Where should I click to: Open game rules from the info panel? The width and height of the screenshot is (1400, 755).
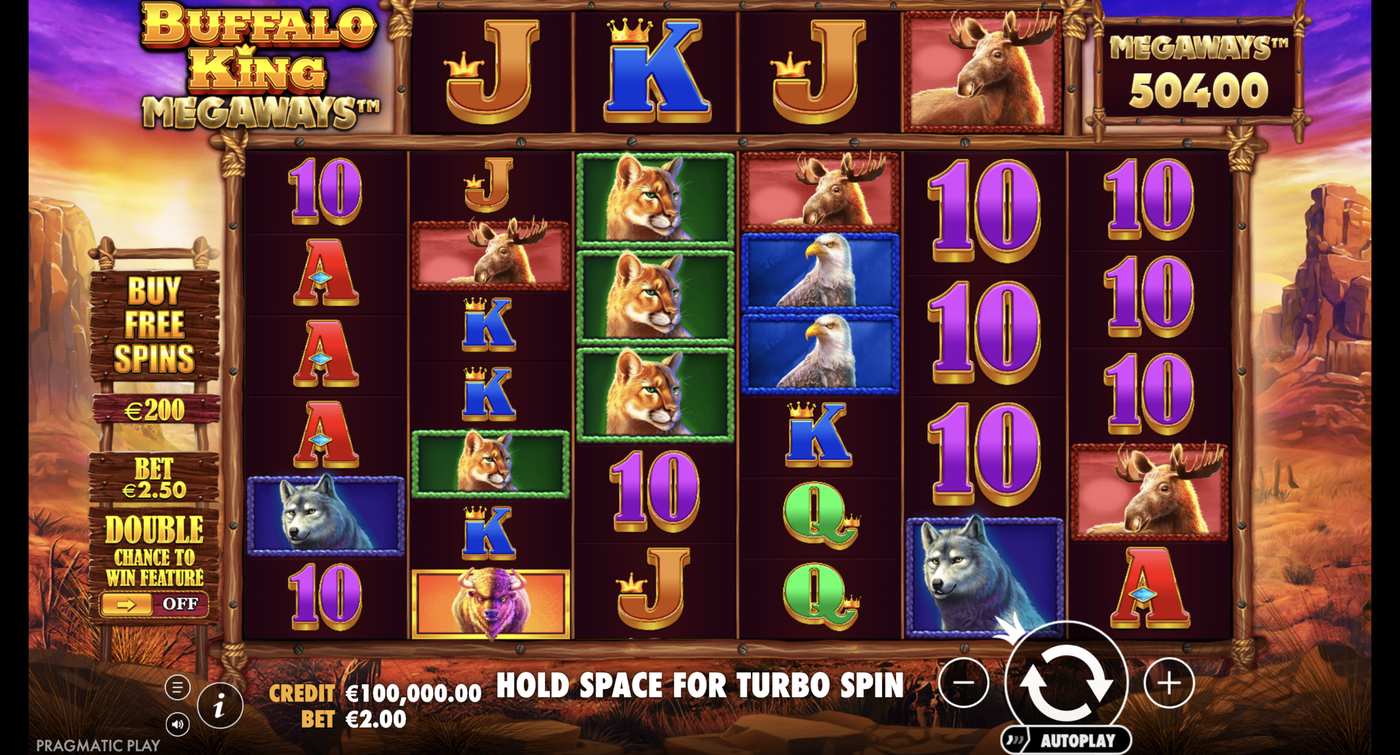218,703
